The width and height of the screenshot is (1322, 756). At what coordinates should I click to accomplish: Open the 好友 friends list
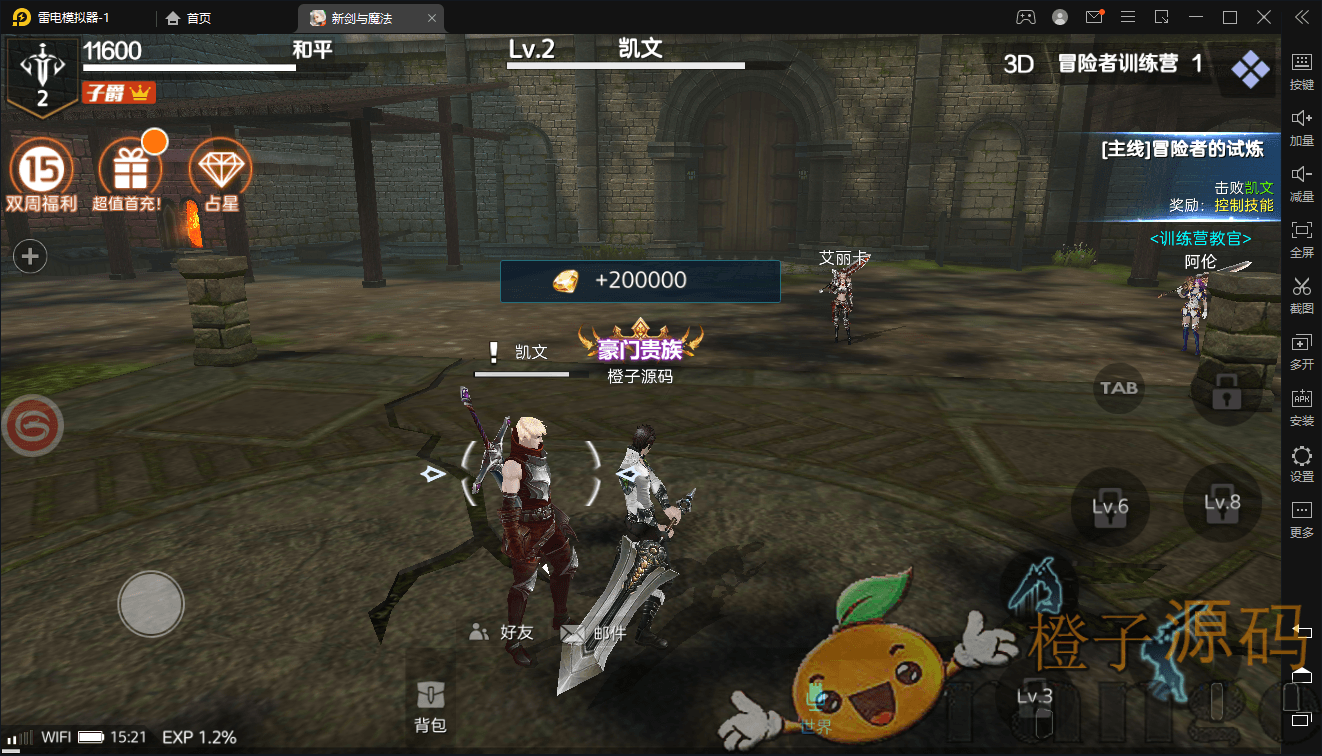pyautogui.click(x=500, y=632)
